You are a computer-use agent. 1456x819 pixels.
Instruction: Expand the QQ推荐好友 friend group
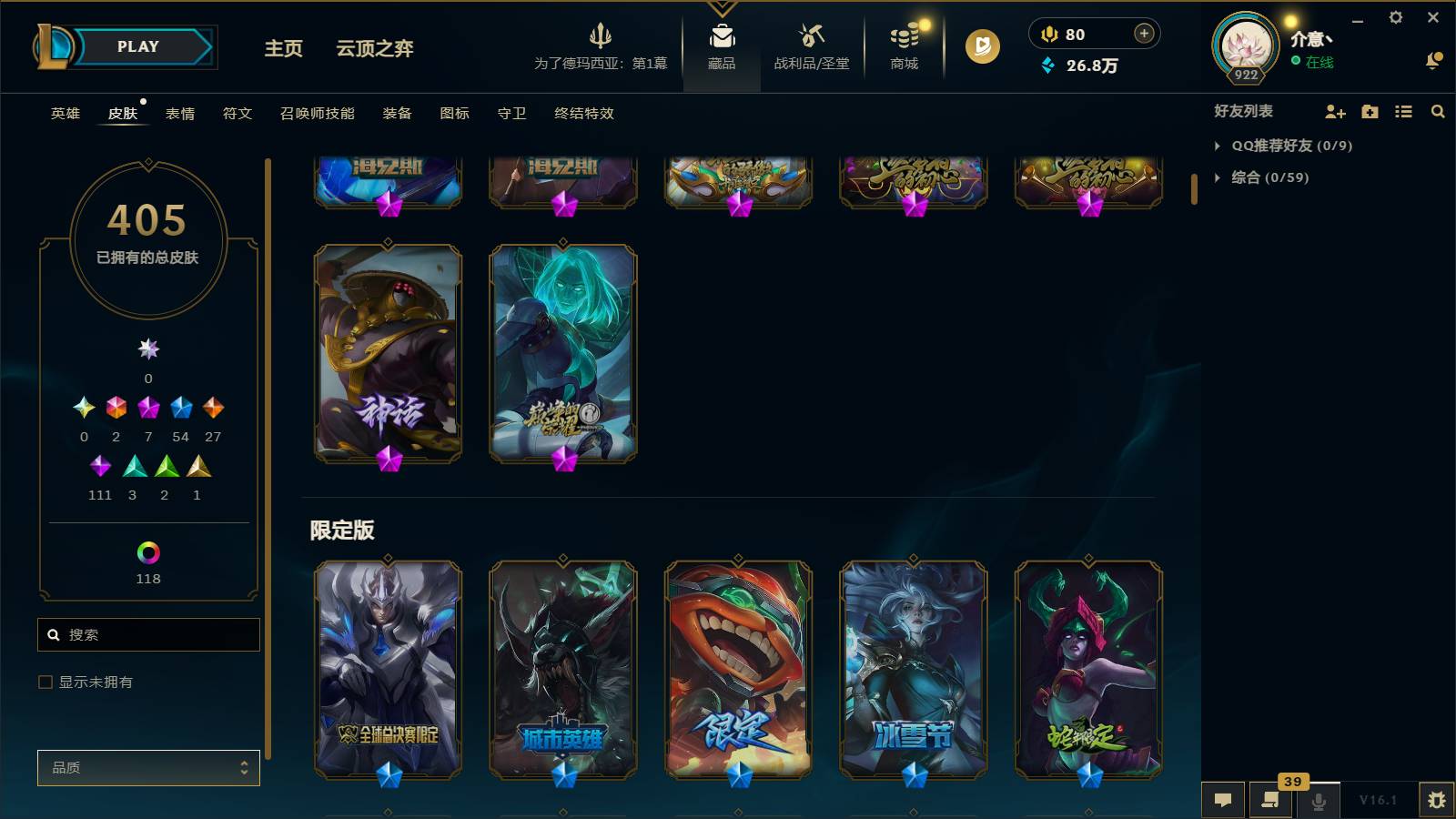1218,145
